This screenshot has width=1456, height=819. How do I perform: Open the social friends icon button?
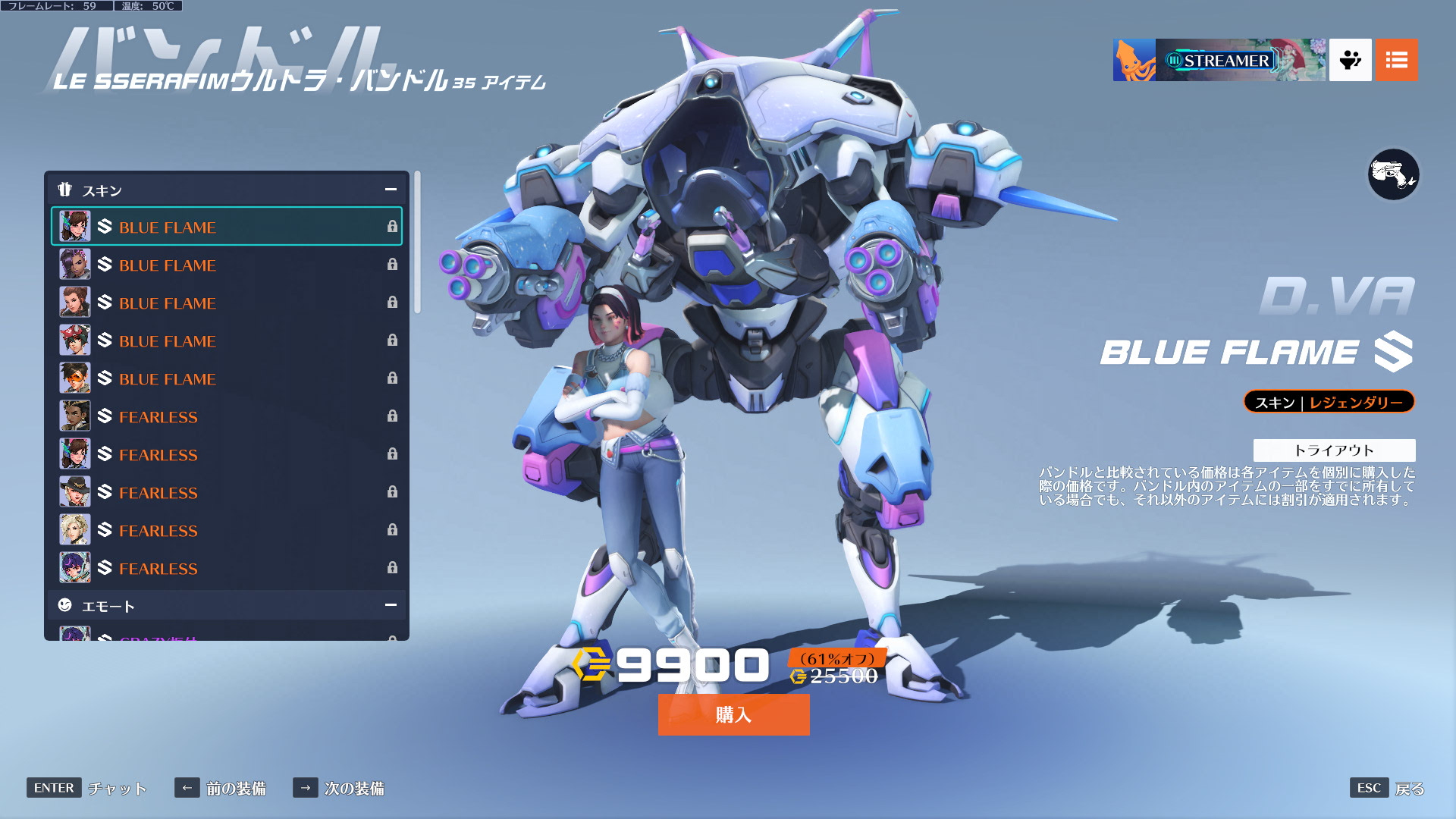click(x=1350, y=60)
